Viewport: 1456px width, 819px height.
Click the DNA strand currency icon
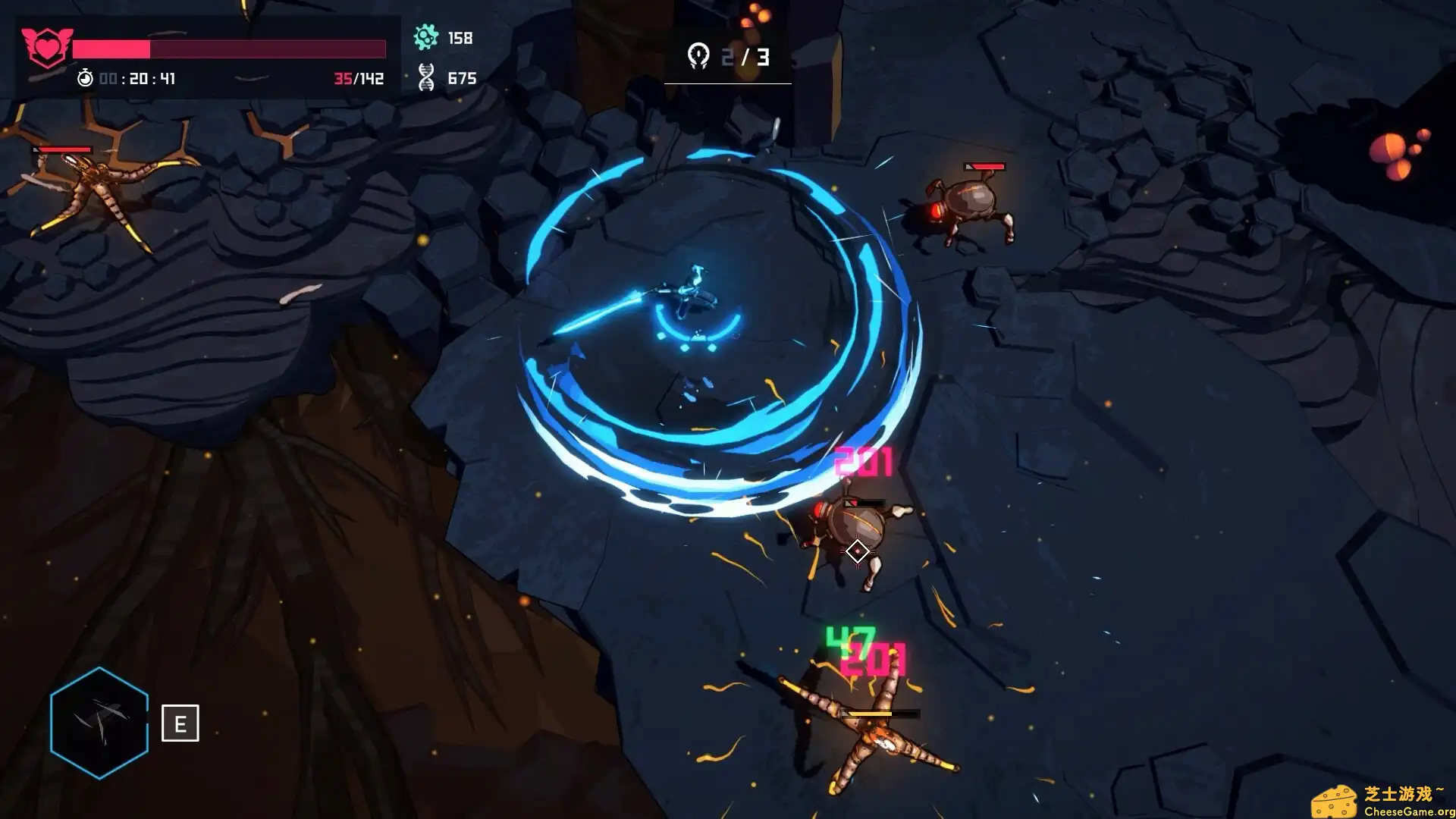tap(426, 77)
